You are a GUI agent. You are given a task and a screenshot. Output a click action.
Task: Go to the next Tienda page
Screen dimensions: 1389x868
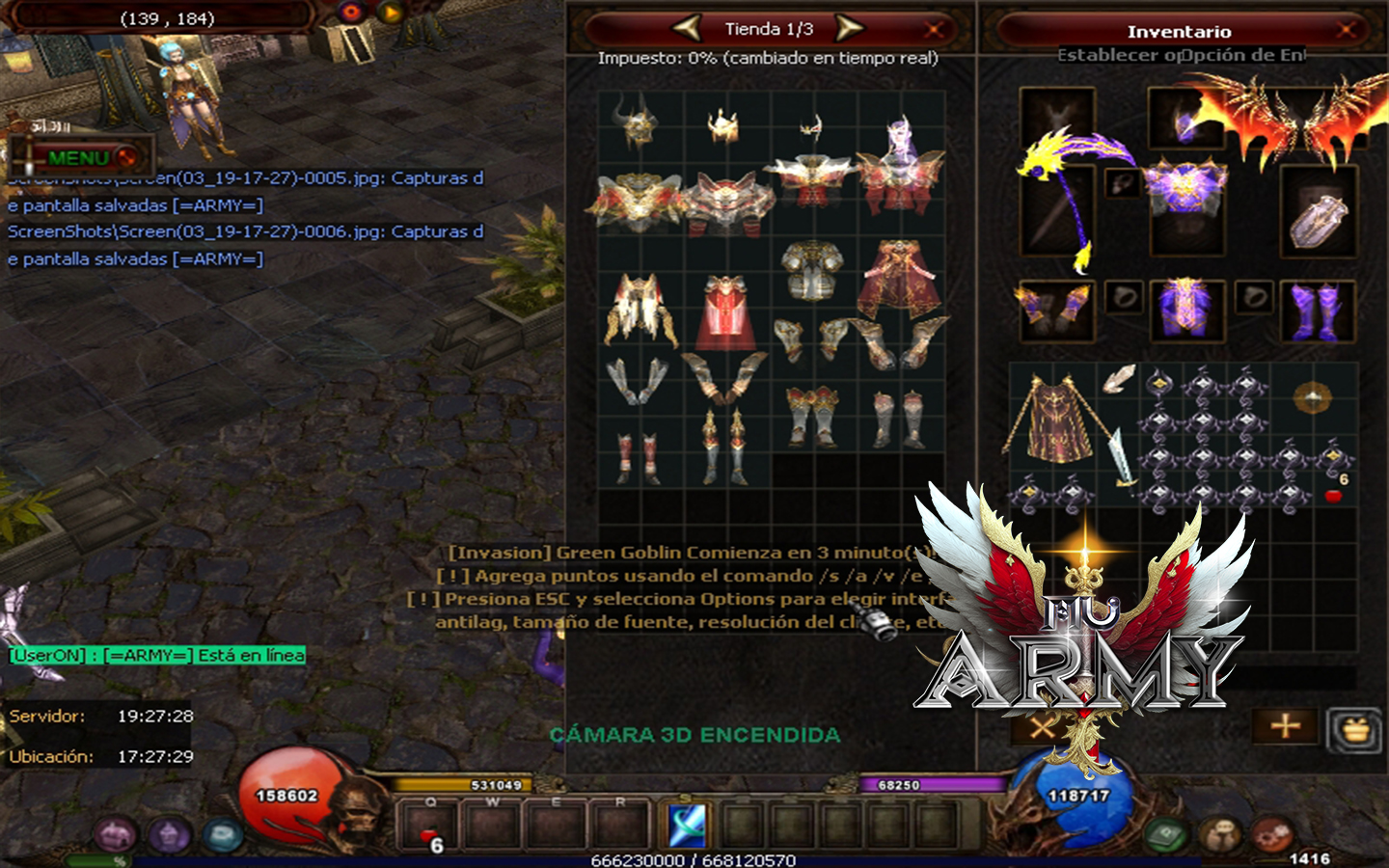tap(848, 28)
